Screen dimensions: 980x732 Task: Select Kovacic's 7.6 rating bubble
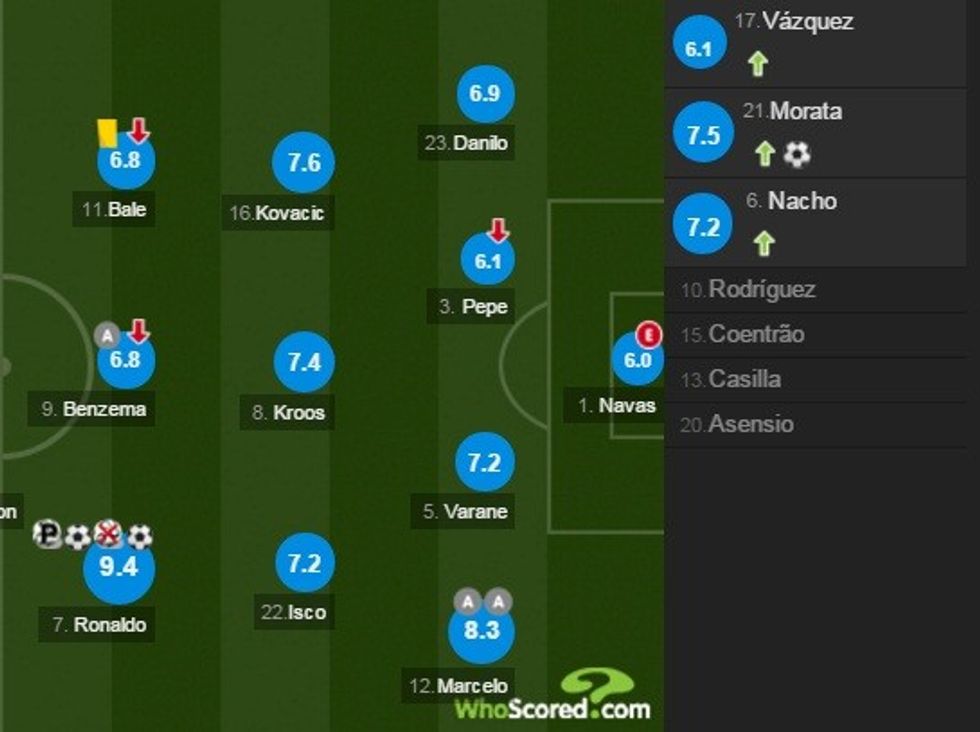click(303, 163)
